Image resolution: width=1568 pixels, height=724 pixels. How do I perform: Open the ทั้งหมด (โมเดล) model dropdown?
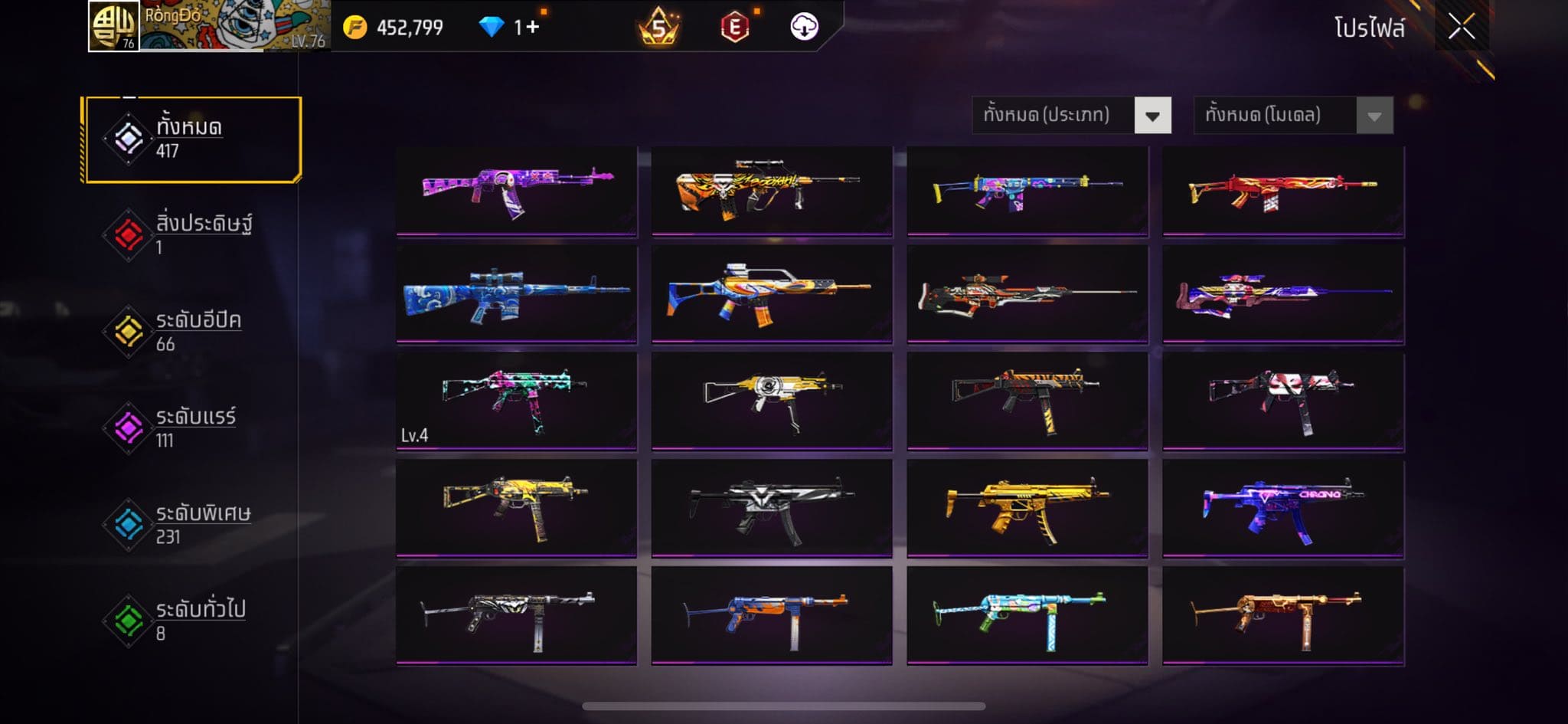(1293, 116)
